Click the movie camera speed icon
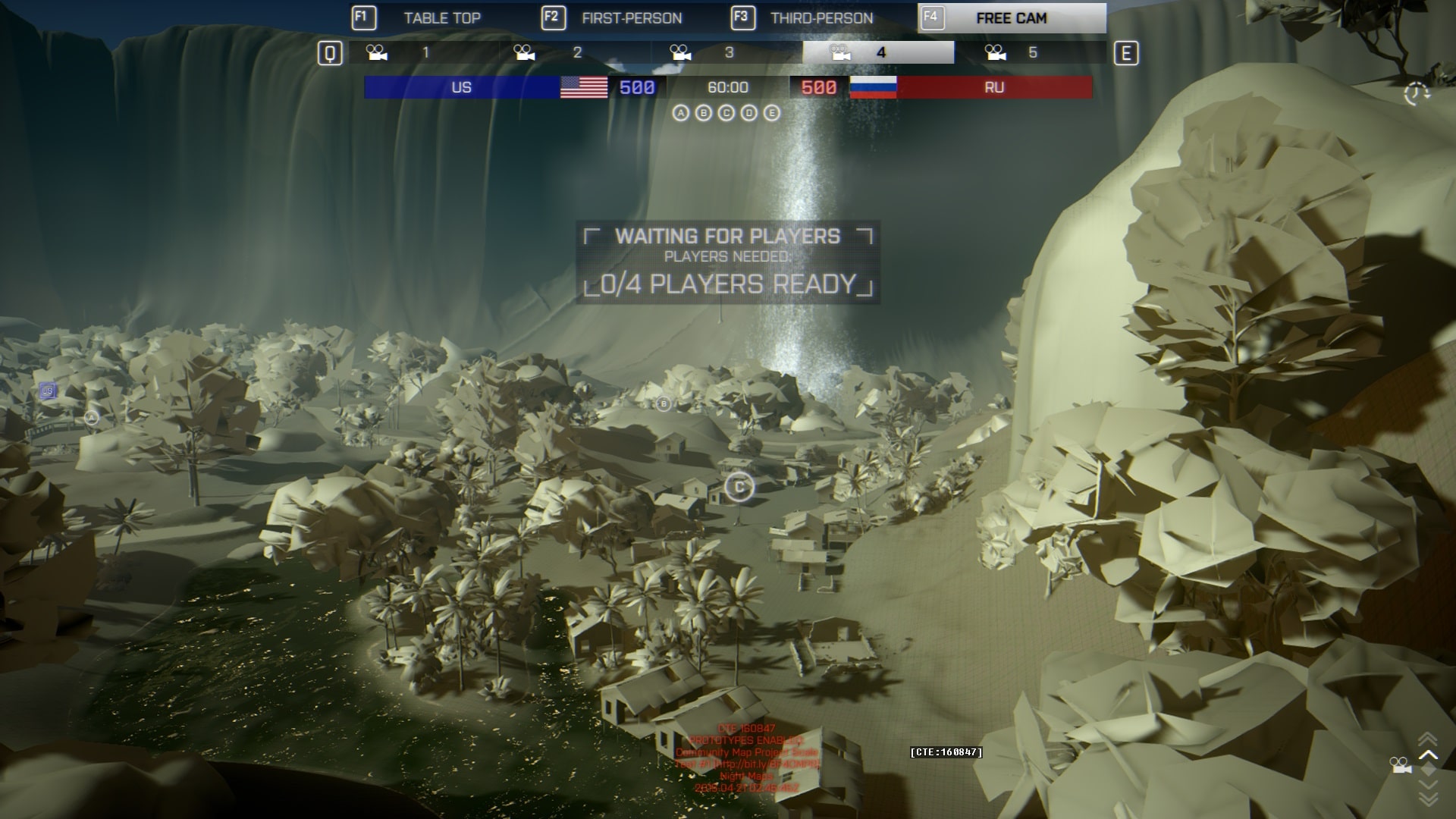This screenshot has height=819, width=1456. coord(1401,766)
